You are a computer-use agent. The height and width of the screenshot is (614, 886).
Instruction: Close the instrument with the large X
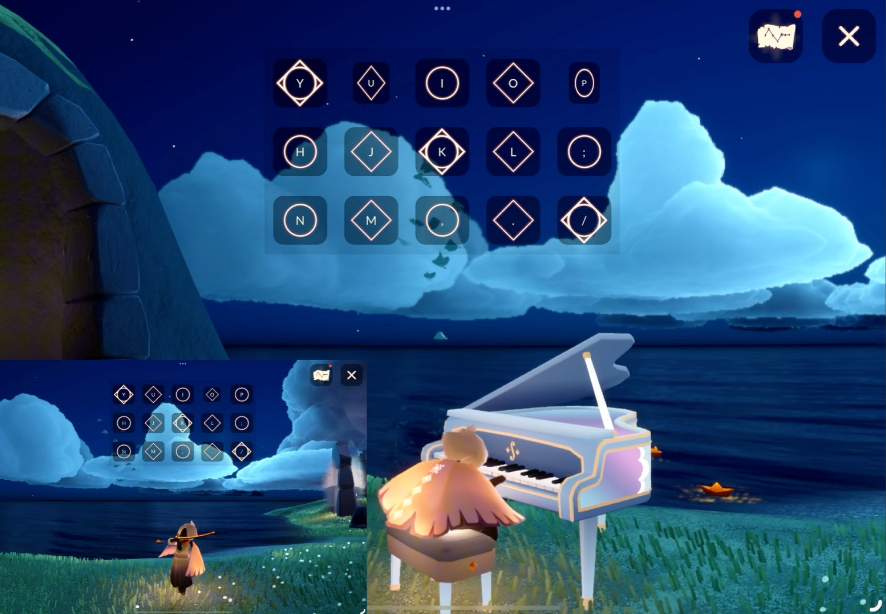(x=848, y=37)
